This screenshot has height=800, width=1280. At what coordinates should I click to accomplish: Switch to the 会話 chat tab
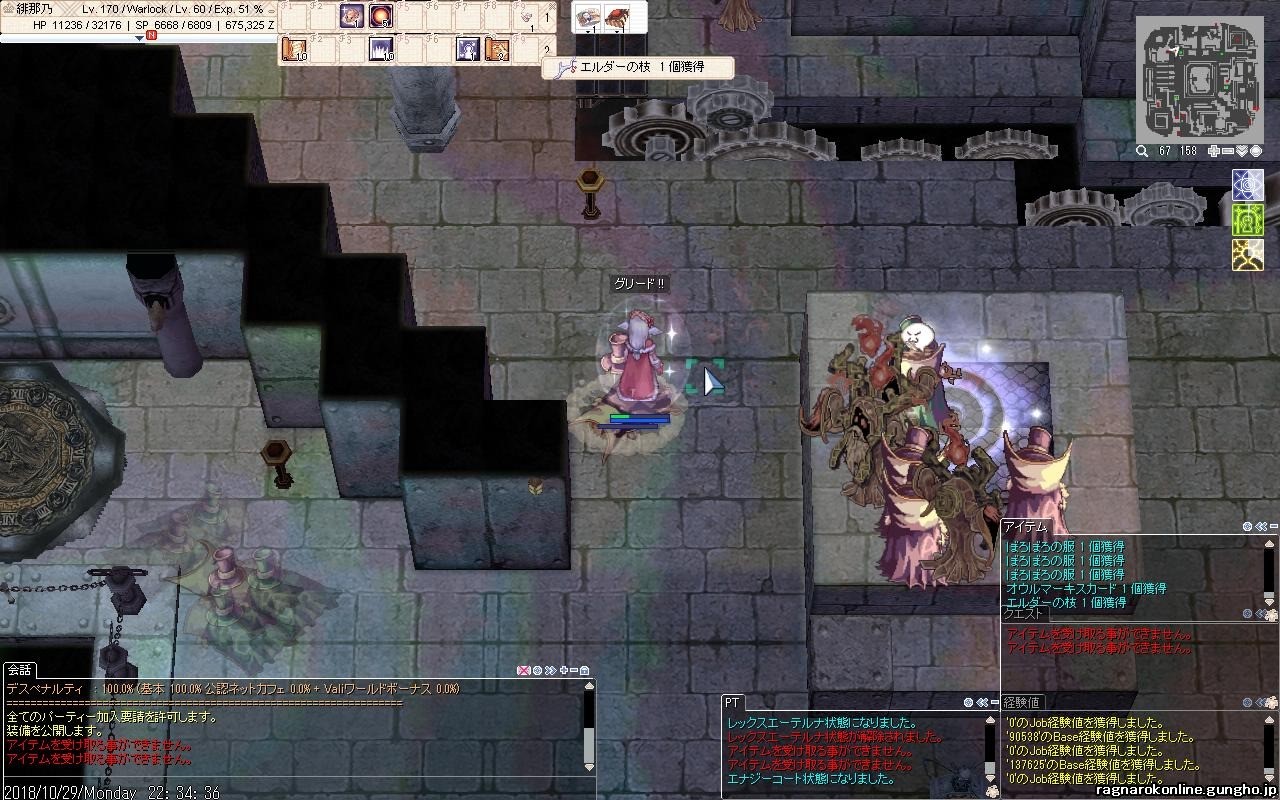point(19,670)
